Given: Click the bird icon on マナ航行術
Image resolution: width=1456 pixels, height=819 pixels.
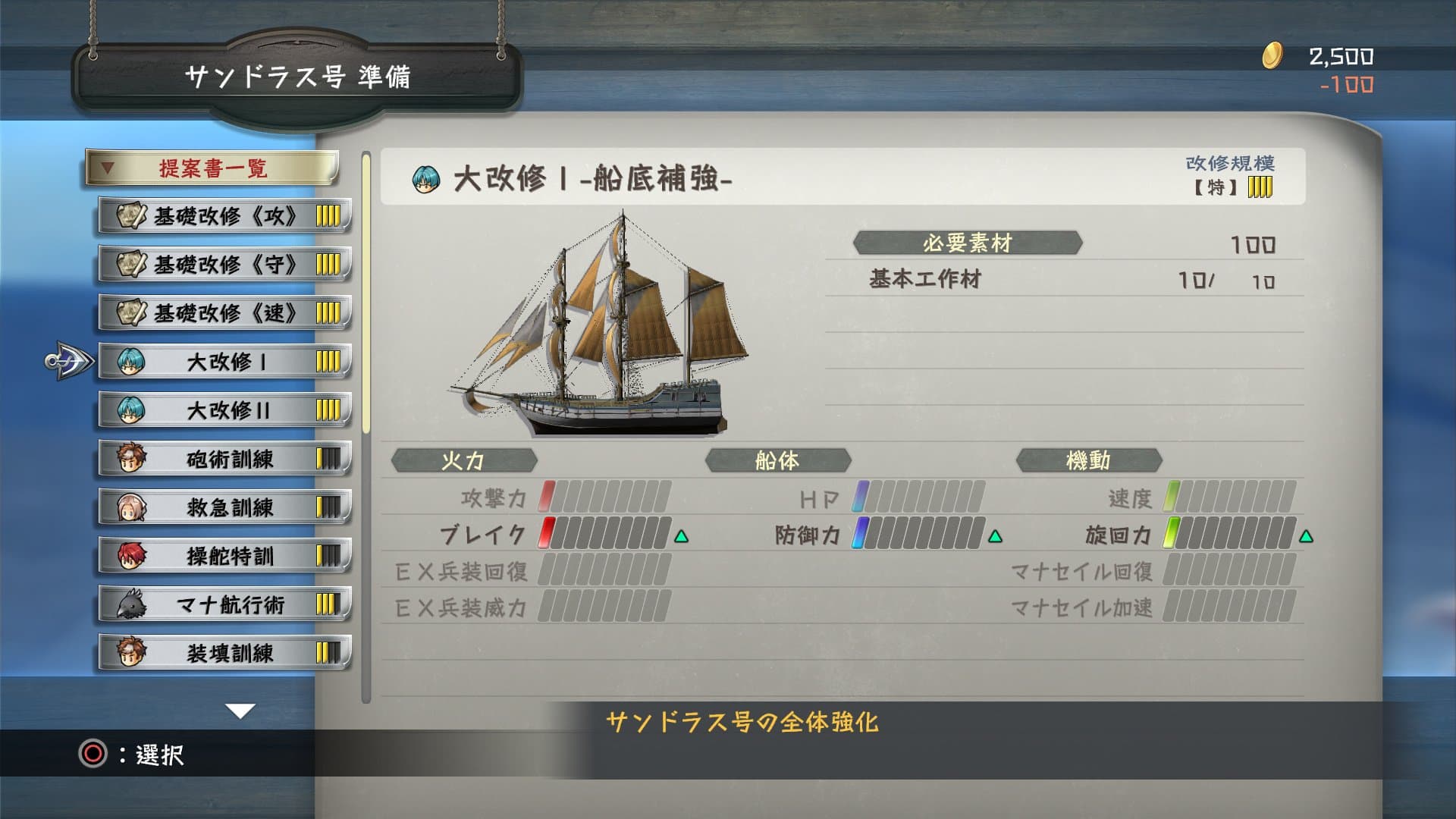Looking at the screenshot, I should click(130, 604).
